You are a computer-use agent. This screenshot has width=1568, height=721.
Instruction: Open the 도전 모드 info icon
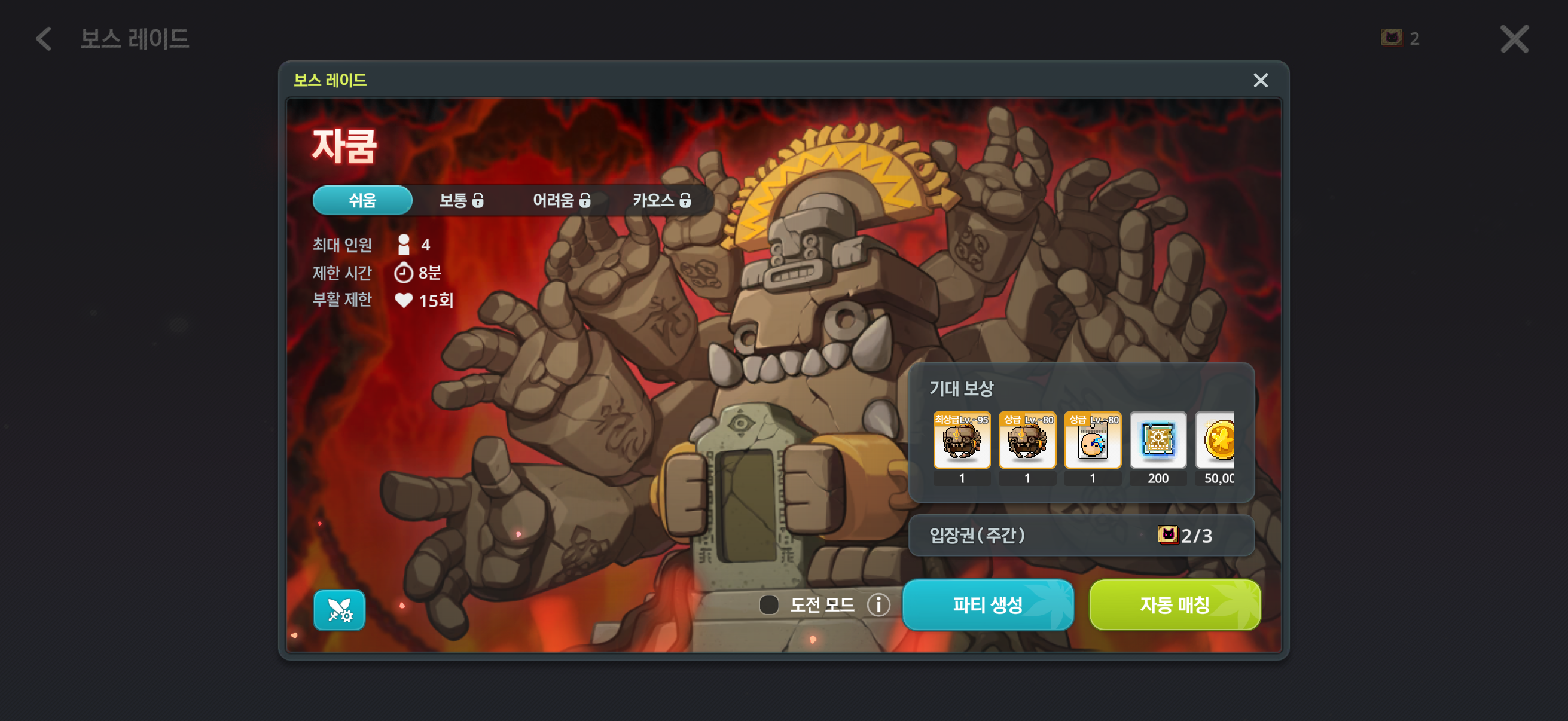879,604
